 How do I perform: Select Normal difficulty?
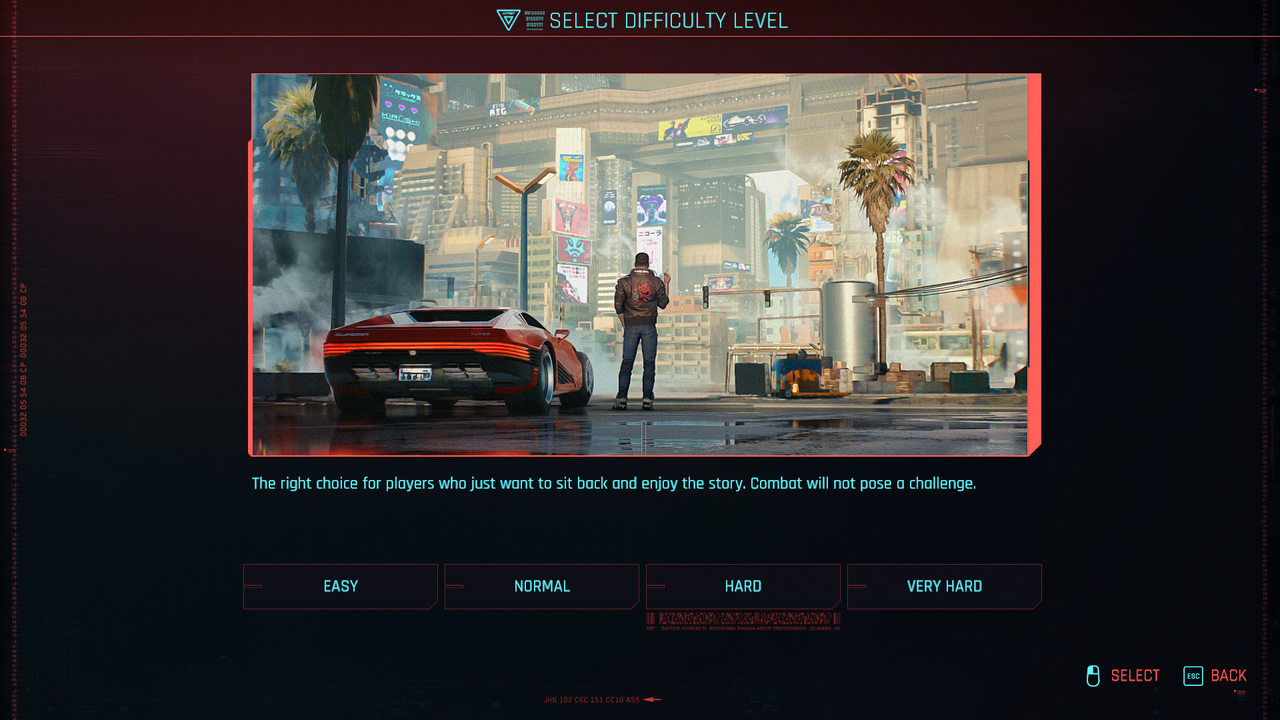541,586
